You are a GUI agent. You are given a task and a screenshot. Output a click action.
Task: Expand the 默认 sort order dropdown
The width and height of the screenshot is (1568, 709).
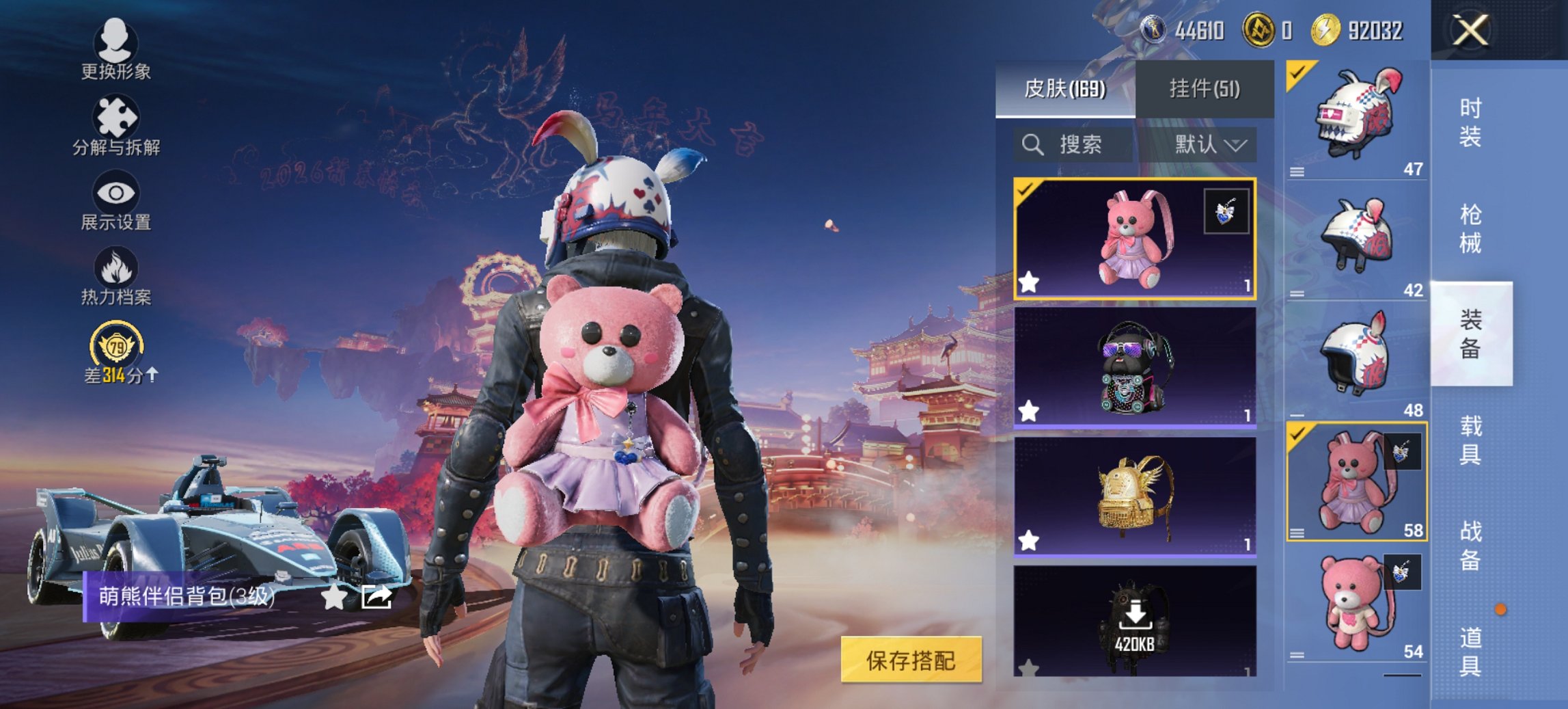[1213, 146]
